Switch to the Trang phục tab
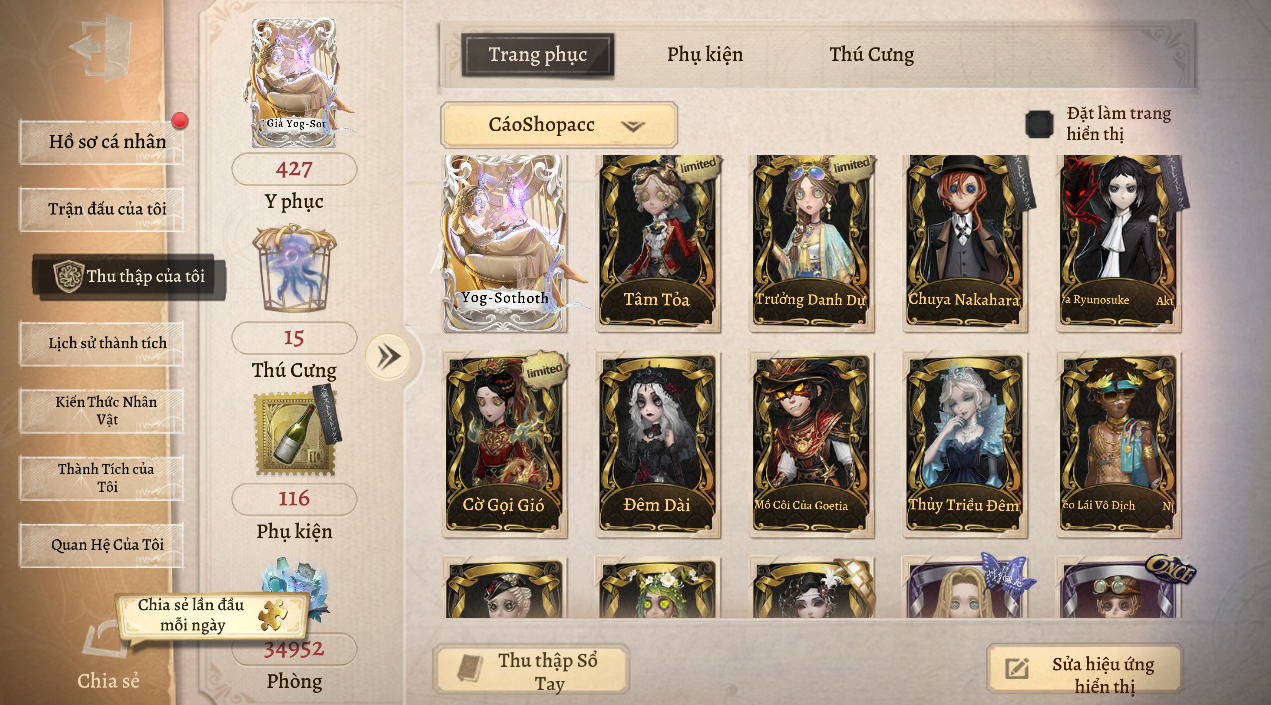Screen dimensions: 1271x705 537,55
